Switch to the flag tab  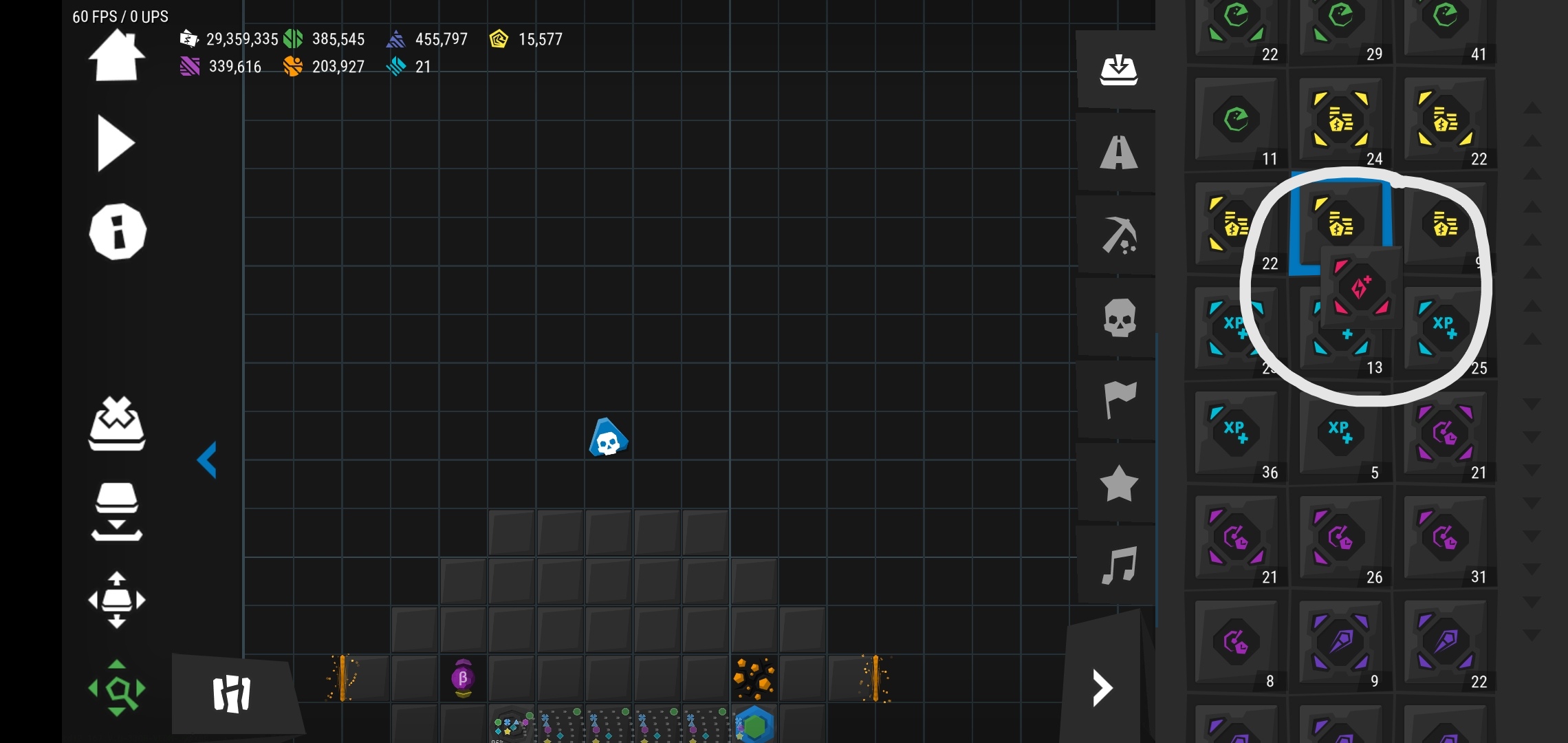click(x=1118, y=400)
